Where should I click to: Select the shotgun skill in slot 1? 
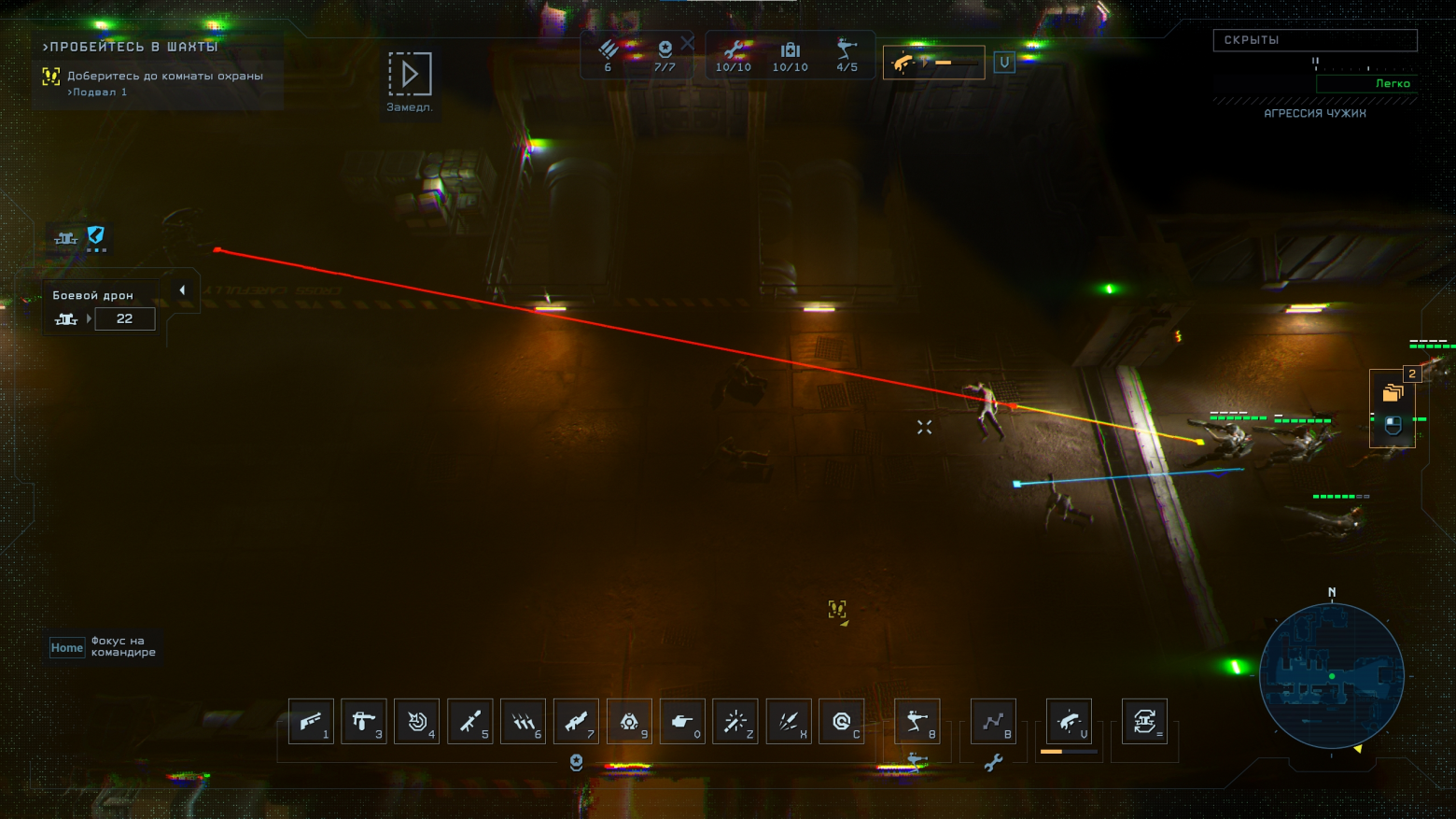click(x=311, y=721)
